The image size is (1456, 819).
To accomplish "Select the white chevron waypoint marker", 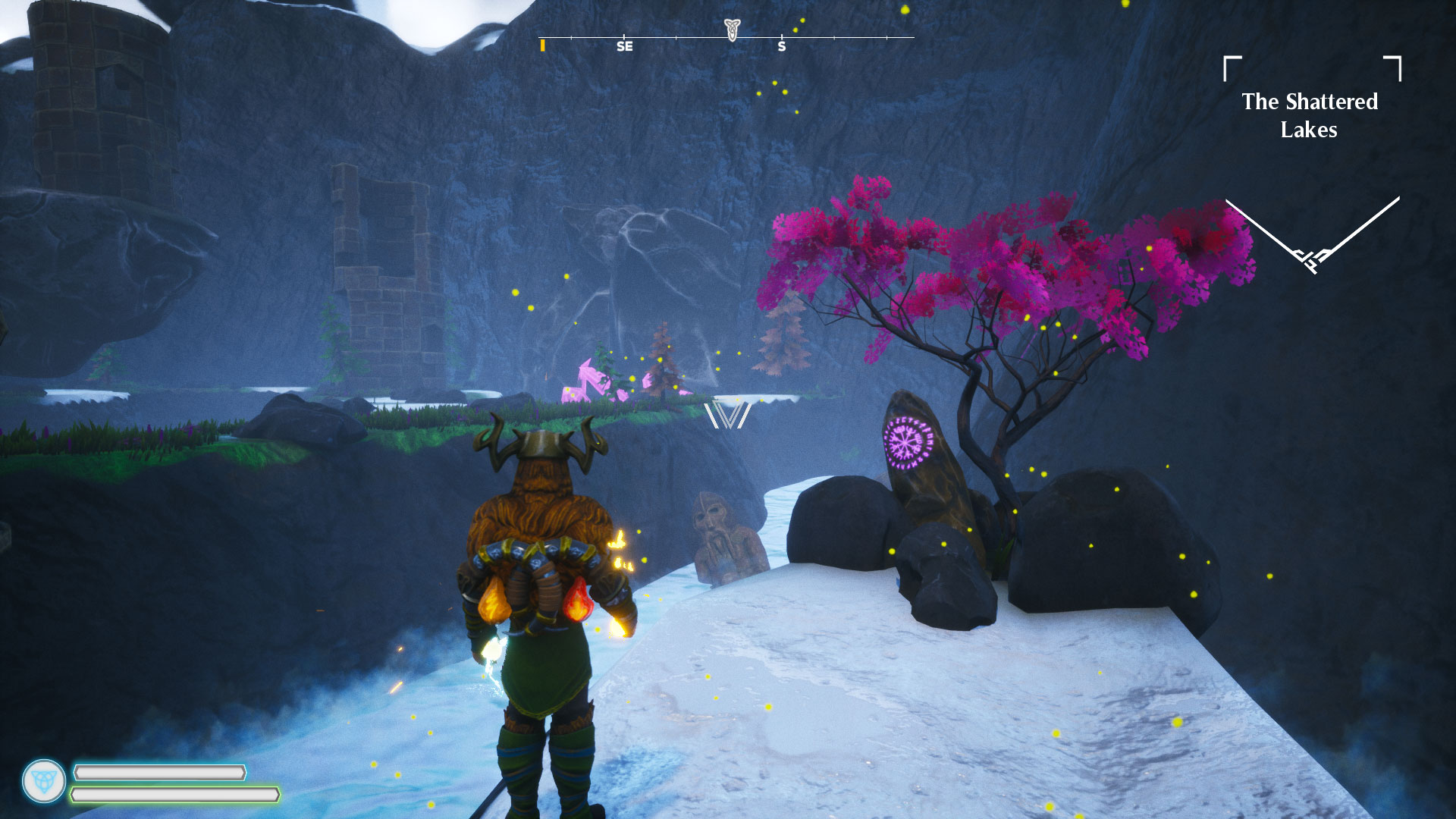I will (727, 416).
